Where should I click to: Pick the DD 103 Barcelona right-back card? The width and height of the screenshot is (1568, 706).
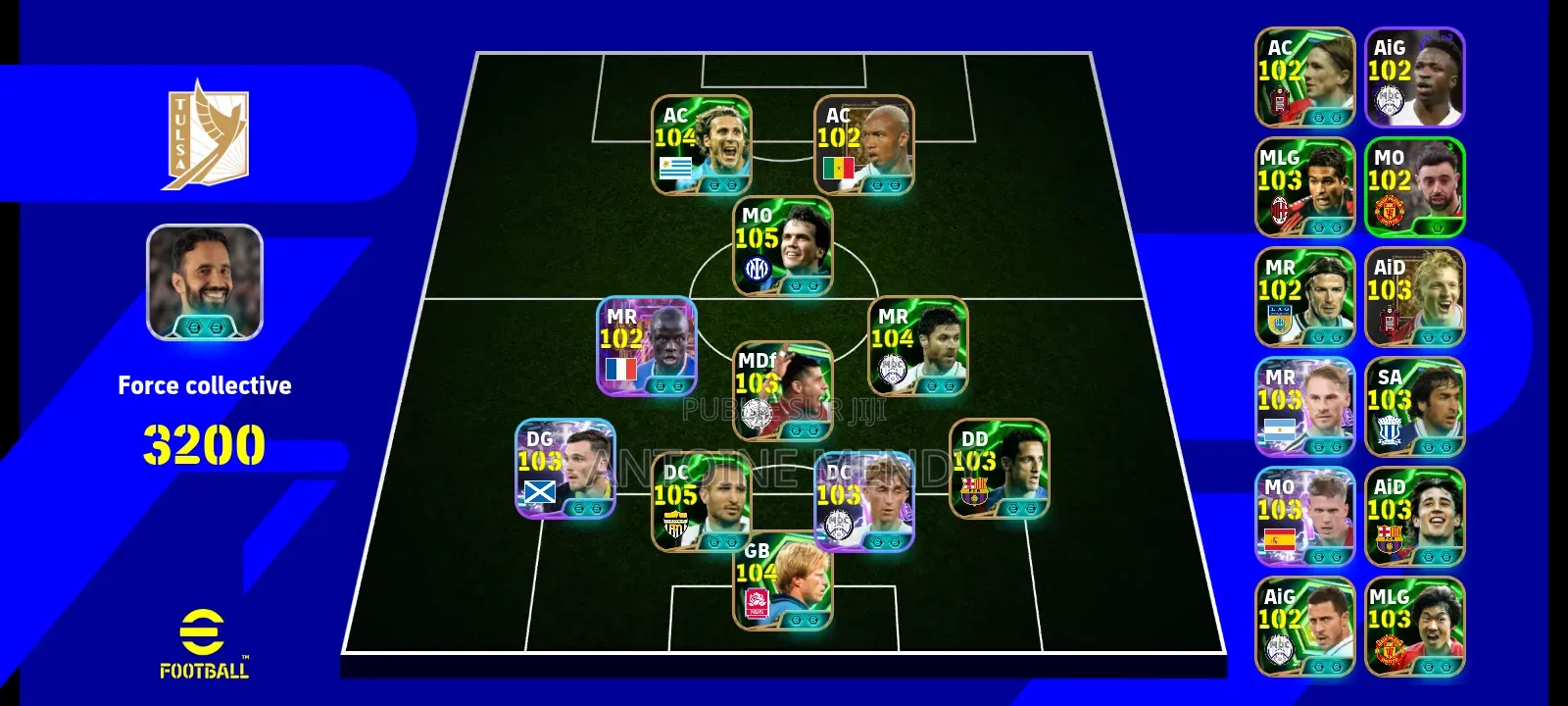tap(999, 469)
